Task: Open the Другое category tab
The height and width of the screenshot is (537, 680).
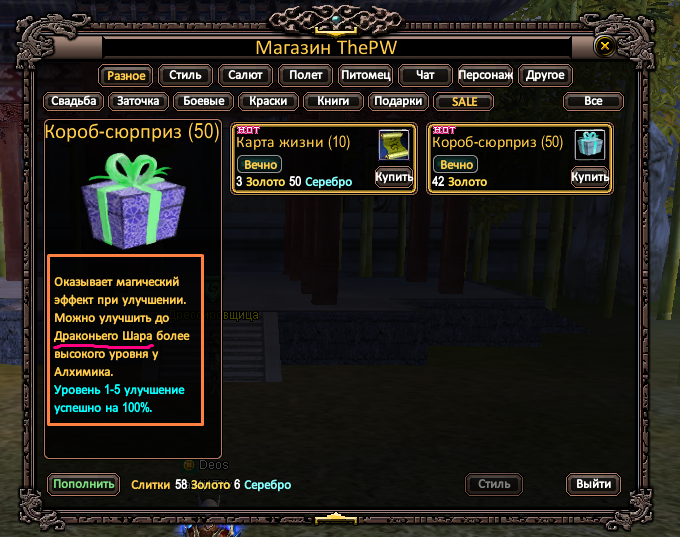Action: click(546, 75)
